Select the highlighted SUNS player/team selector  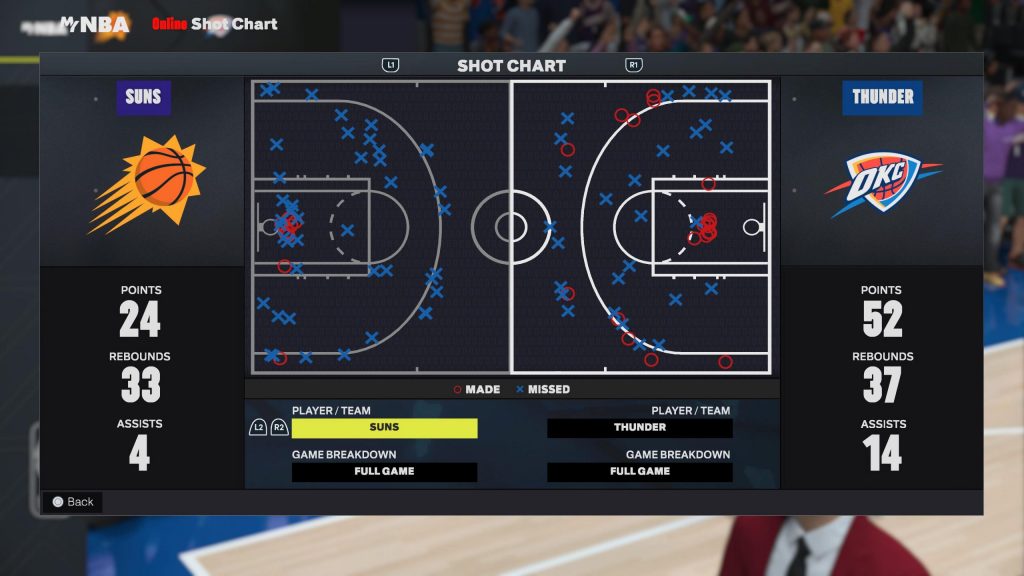tap(384, 428)
